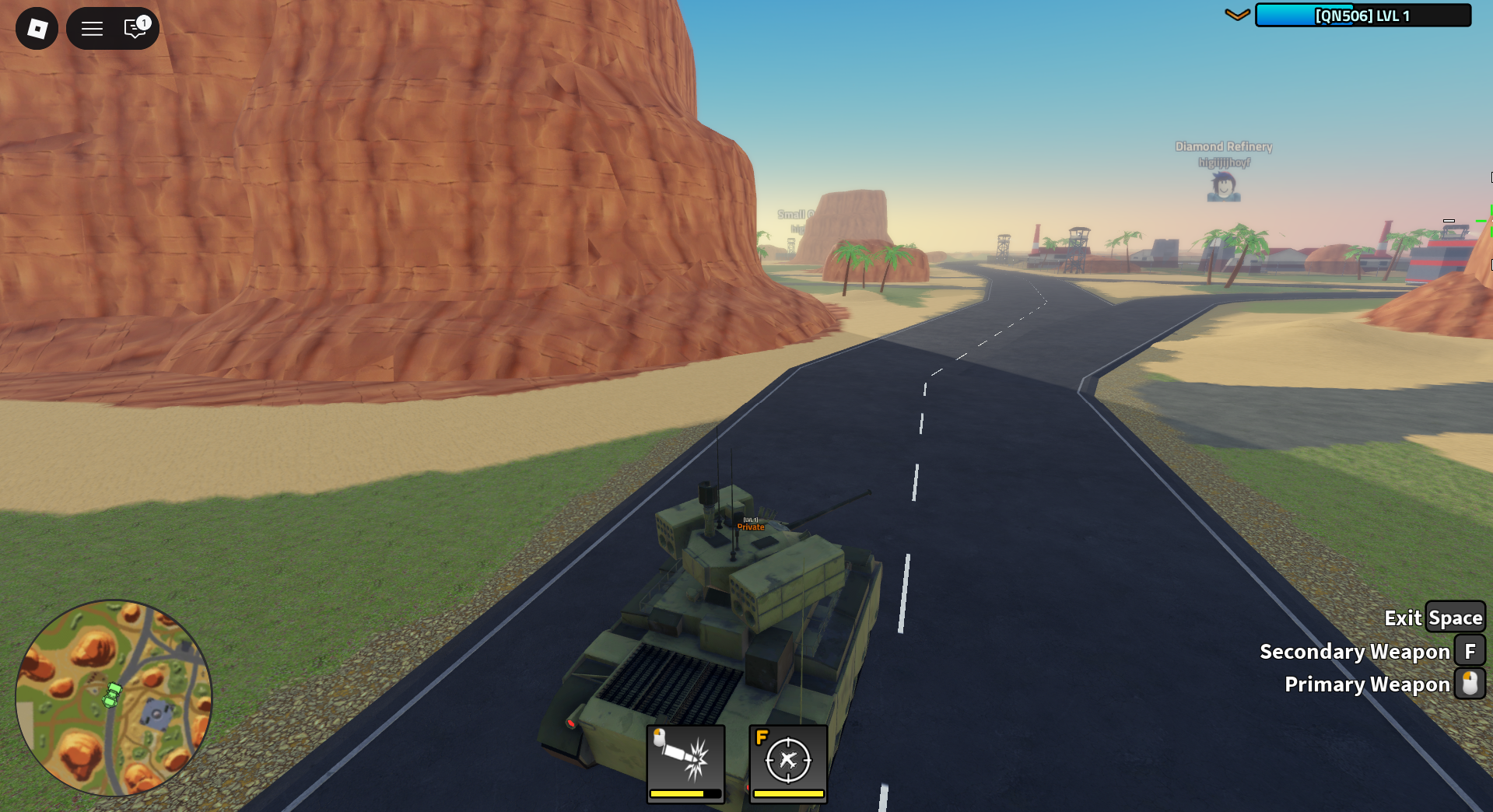Click the Roblox logo icon

[36, 28]
